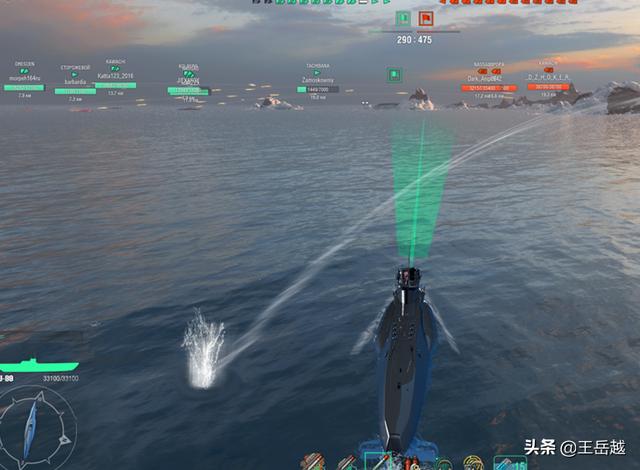This screenshot has width=640, height=470.
Task: Click the green ship silhouette health indicator
Action: pos(38,364)
